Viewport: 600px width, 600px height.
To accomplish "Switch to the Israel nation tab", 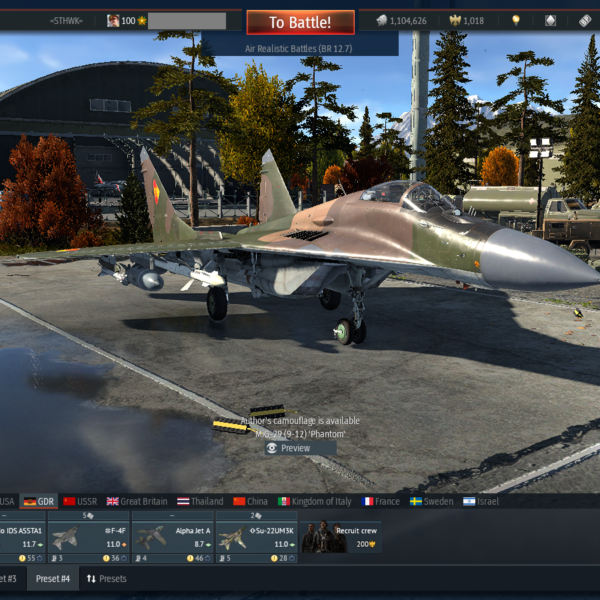I will pos(482,501).
